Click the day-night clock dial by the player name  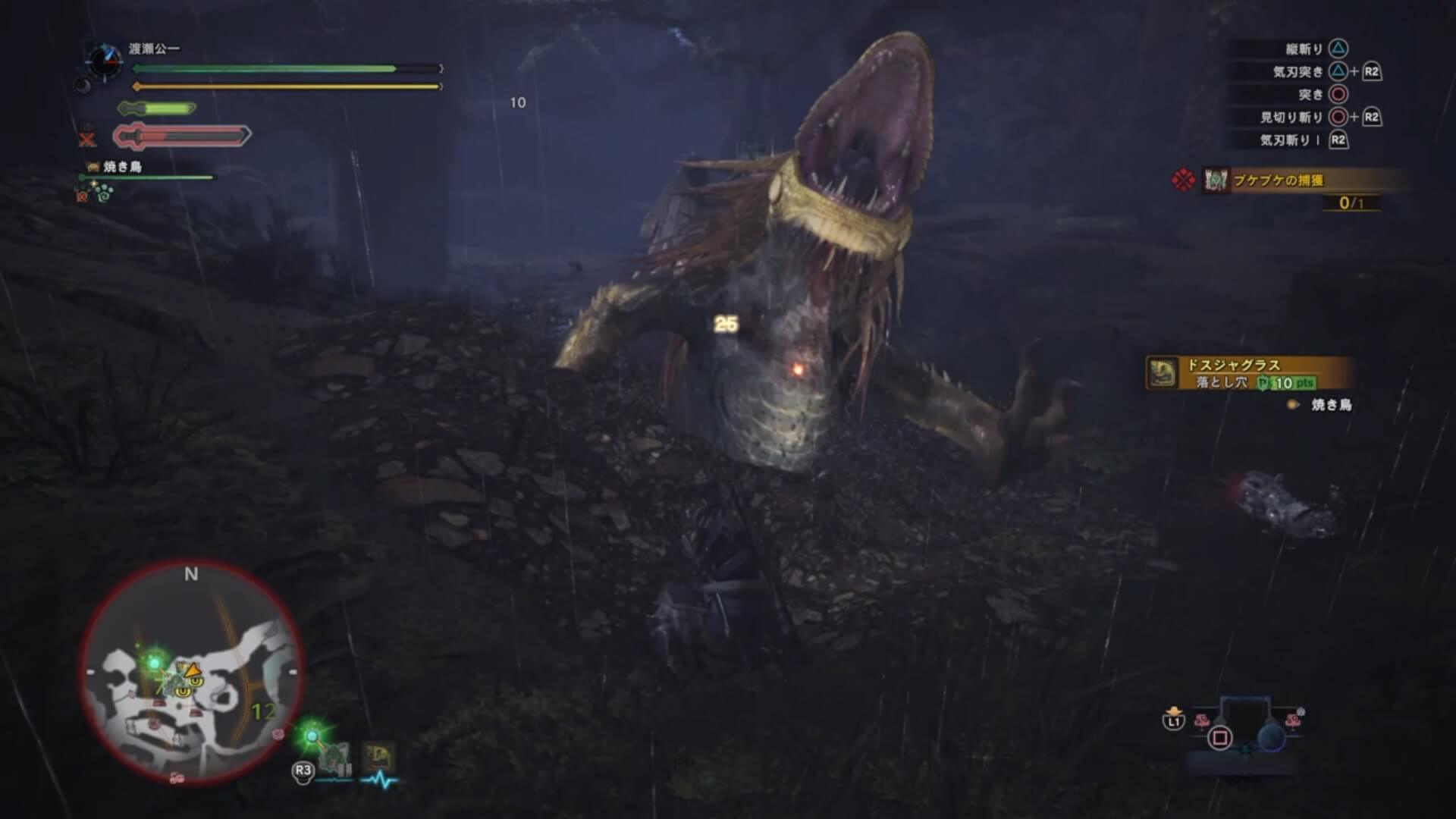(103, 61)
